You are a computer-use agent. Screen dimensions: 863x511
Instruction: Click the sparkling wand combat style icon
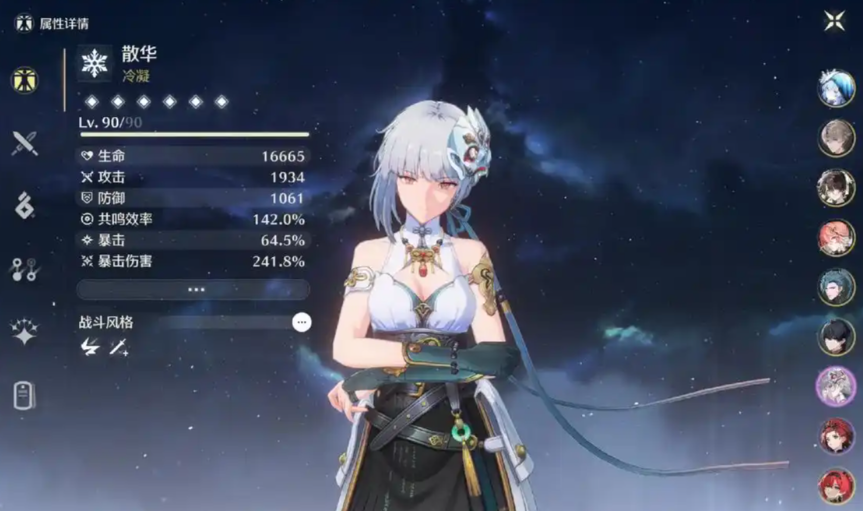pyautogui.click(x=119, y=347)
